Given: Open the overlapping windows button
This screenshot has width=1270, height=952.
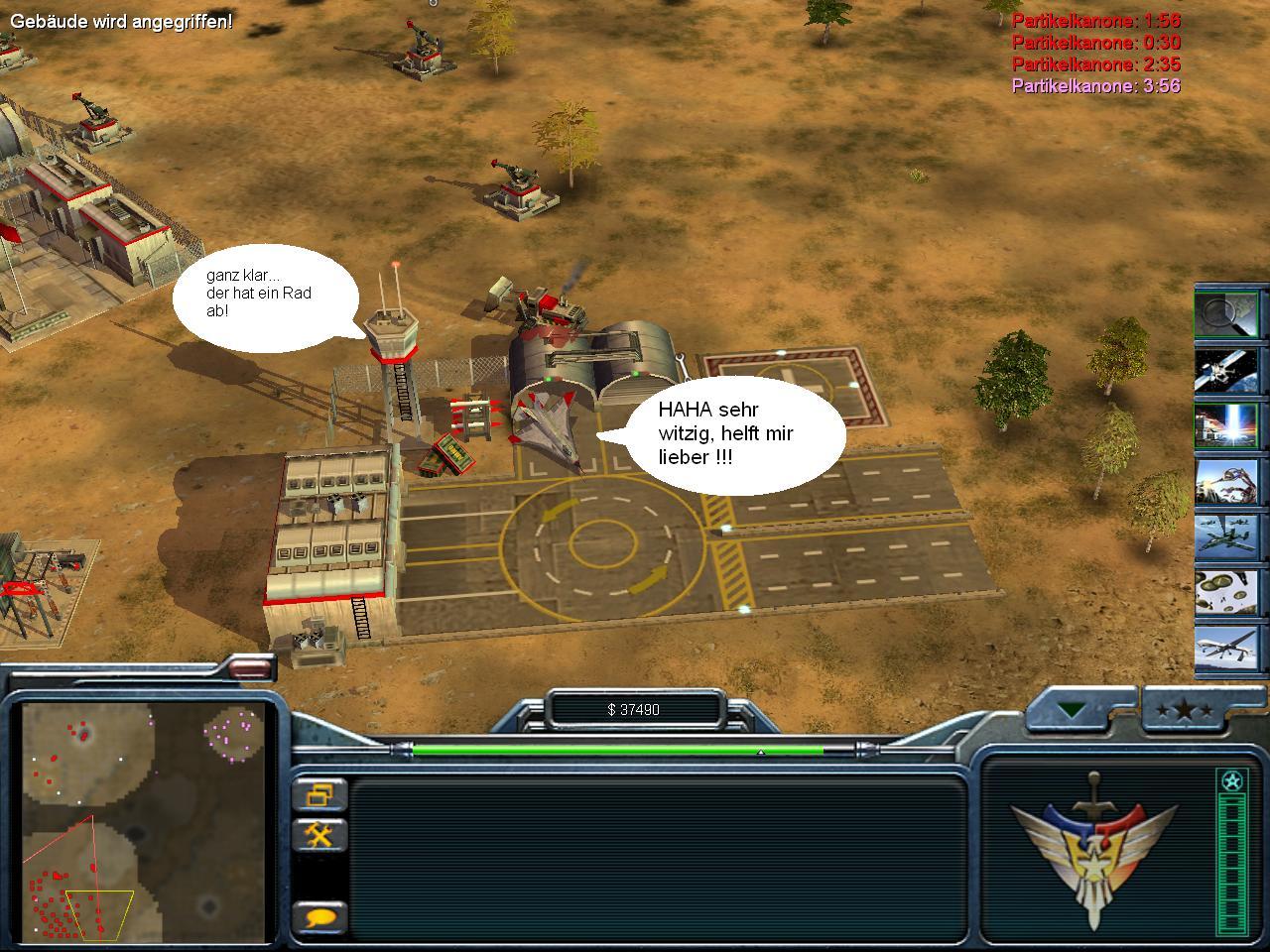Looking at the screenshot, I should tap(320, 794).
